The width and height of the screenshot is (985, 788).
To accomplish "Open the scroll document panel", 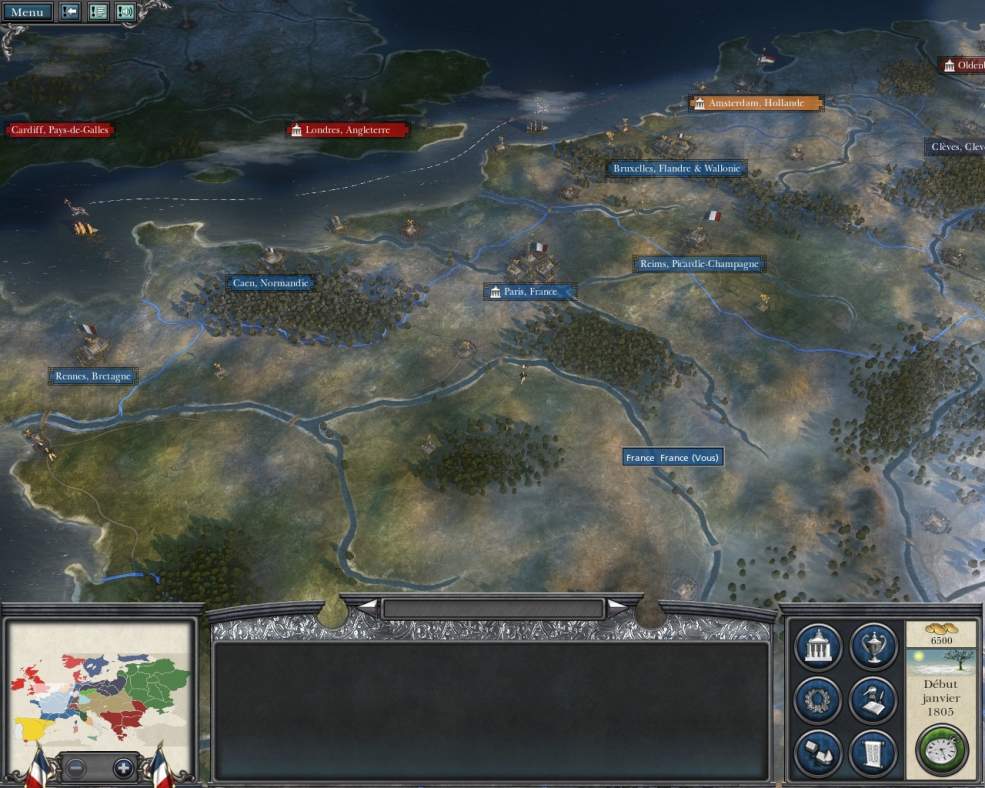I will [x=873, y=753].
